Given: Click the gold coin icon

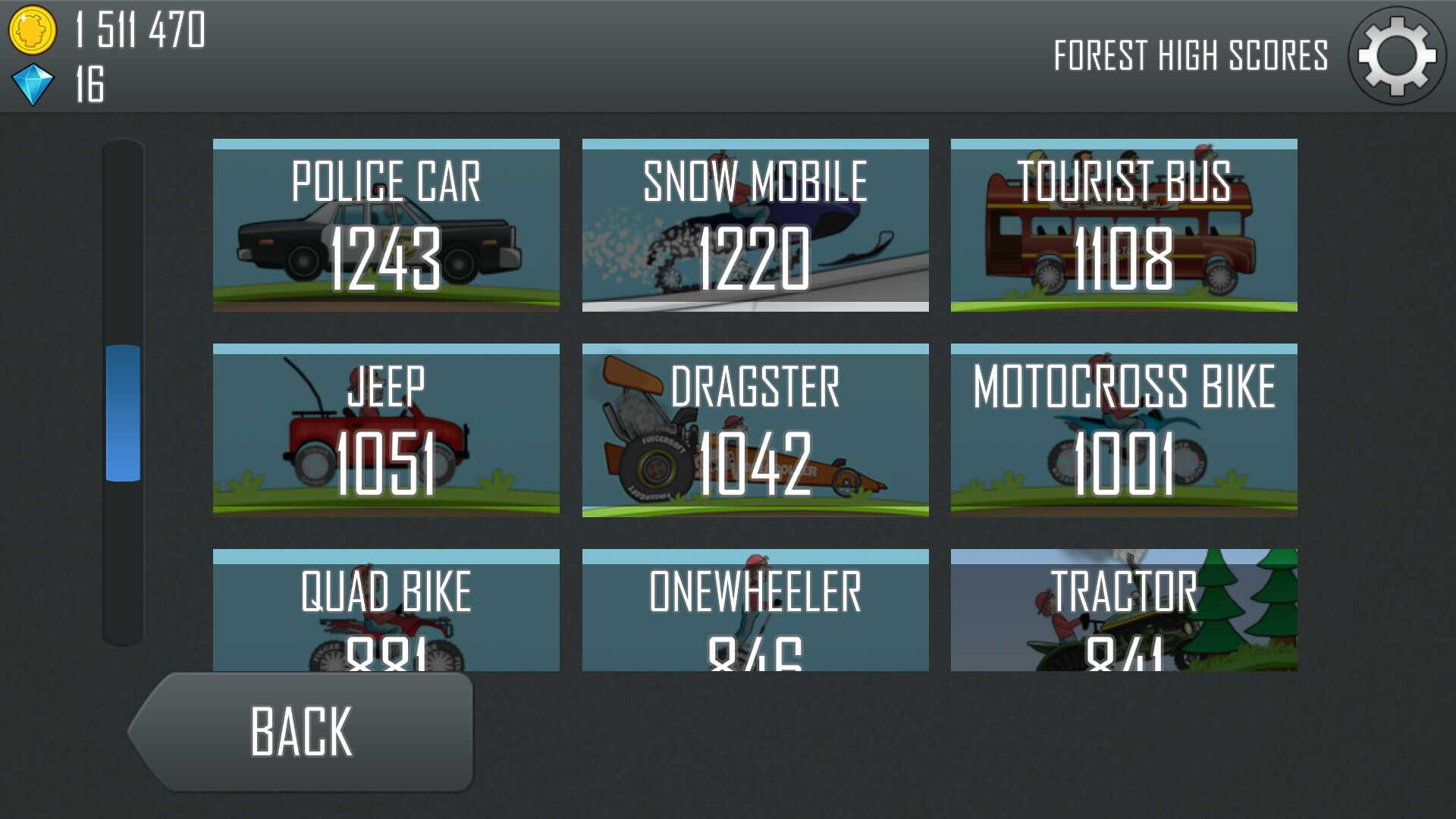Looking at the screenshot, I should point(32,30).
